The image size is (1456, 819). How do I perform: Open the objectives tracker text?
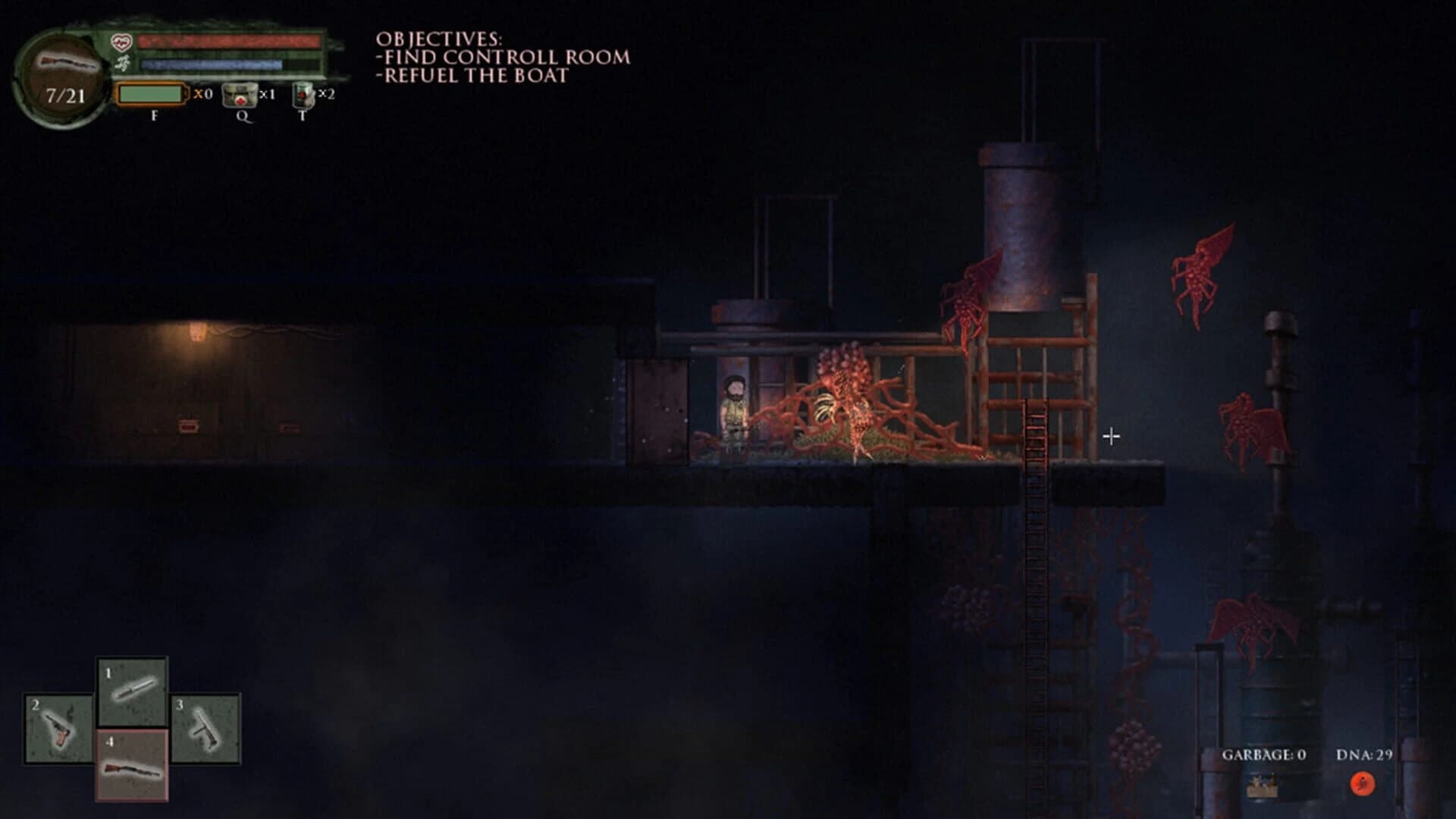[x=502, y=57]
